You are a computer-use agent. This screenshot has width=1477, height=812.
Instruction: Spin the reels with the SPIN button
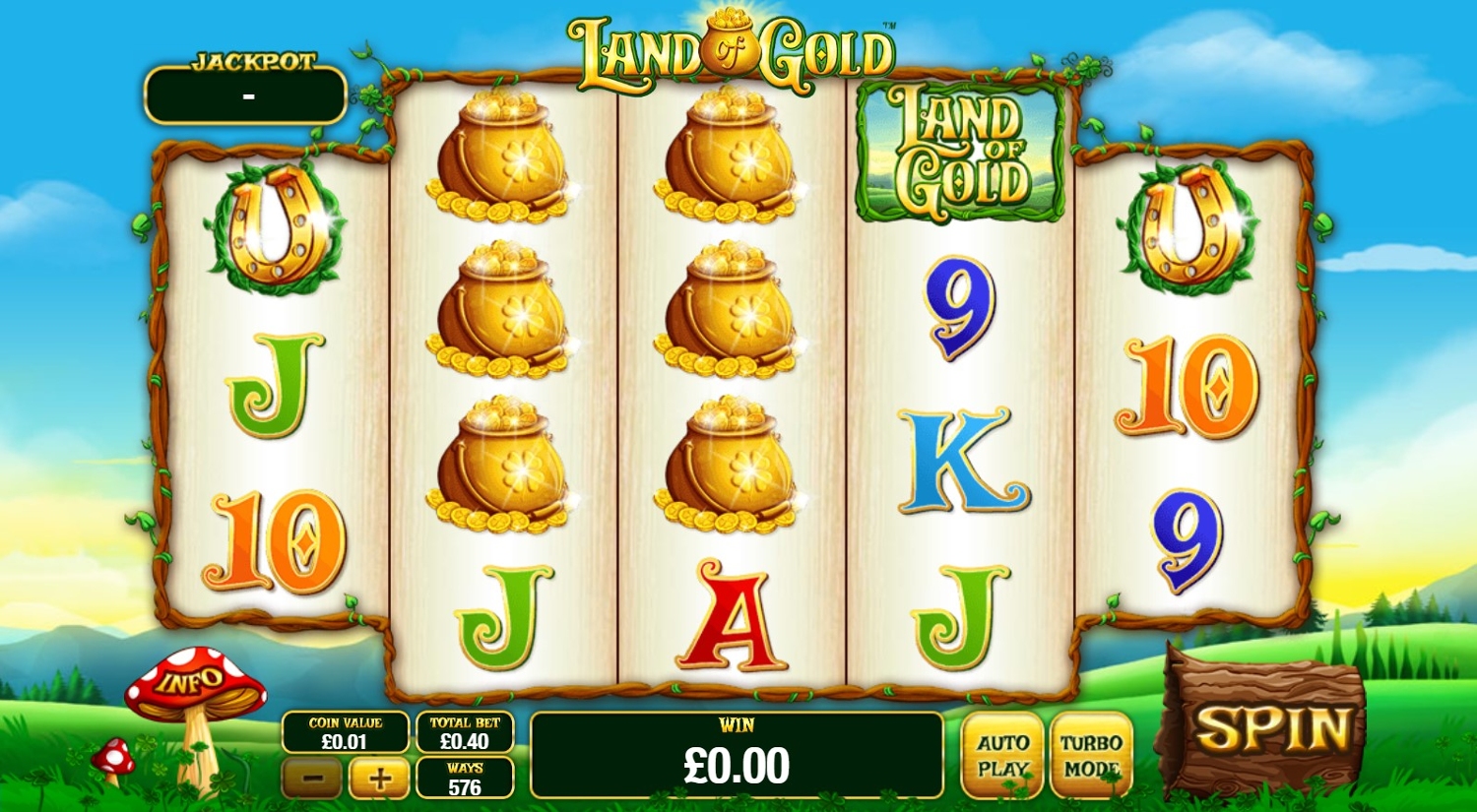(1270, 730)
